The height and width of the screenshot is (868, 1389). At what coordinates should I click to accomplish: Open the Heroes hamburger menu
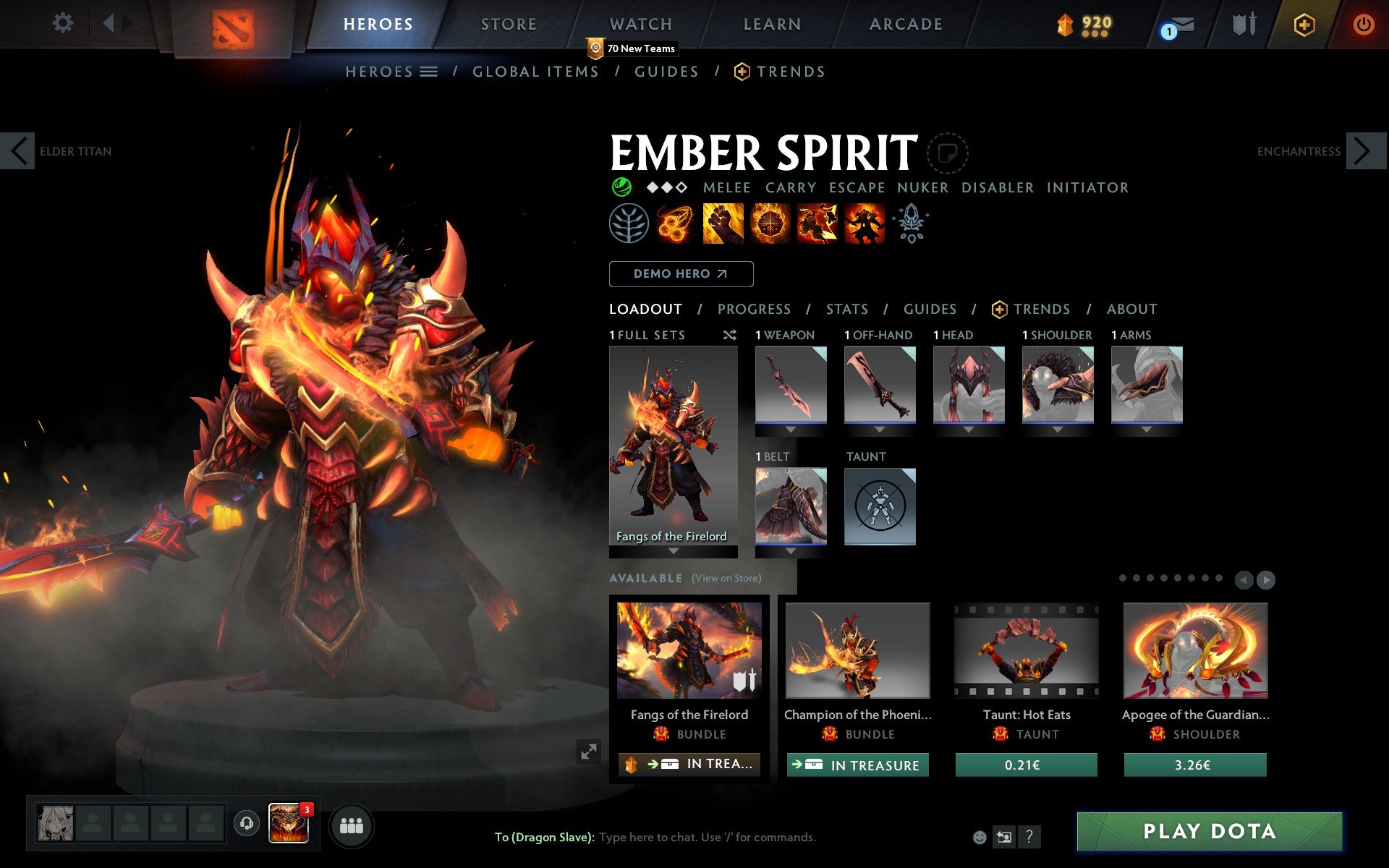pyautogui.click(x=428, y=71)
